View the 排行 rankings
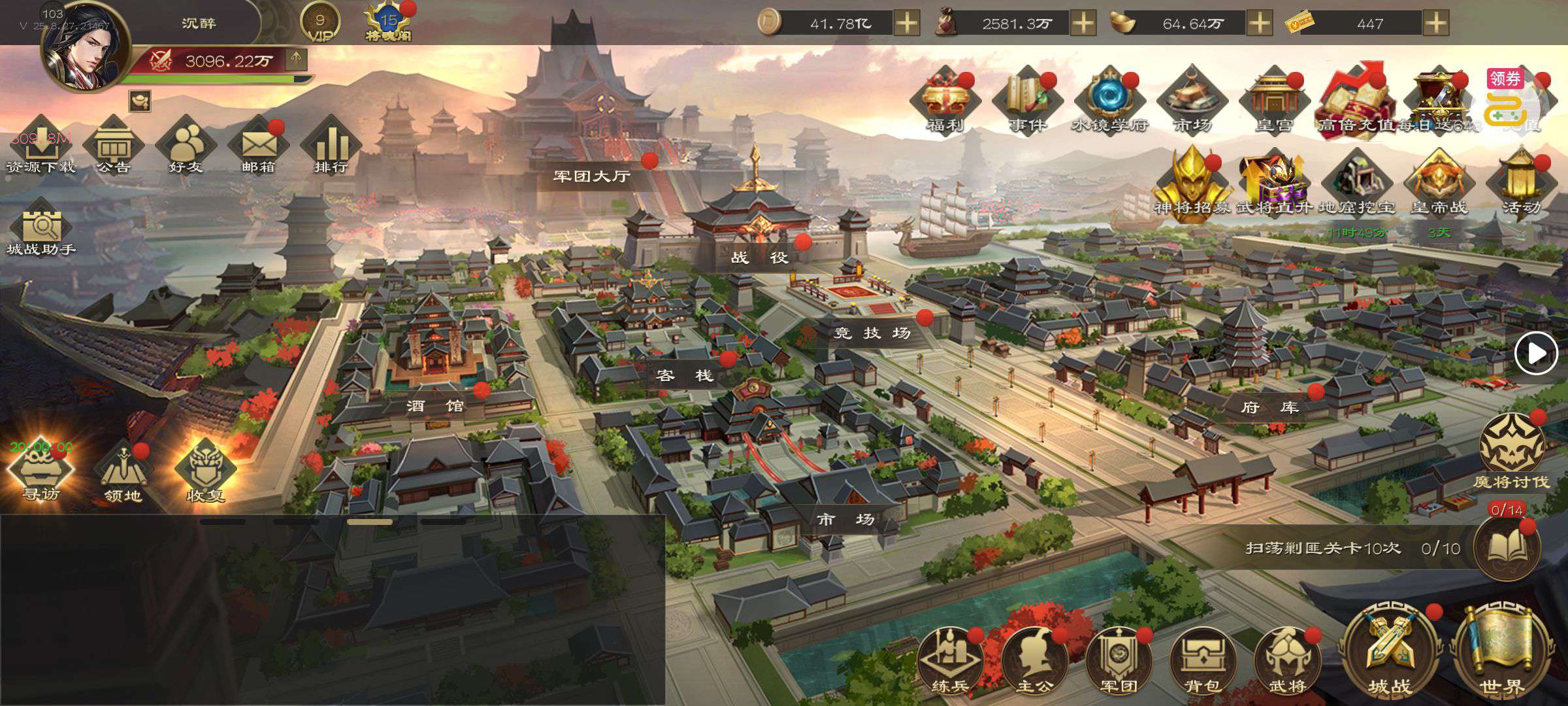The width and height of the screenshot is (1568, 706). (x=331, y=147)
